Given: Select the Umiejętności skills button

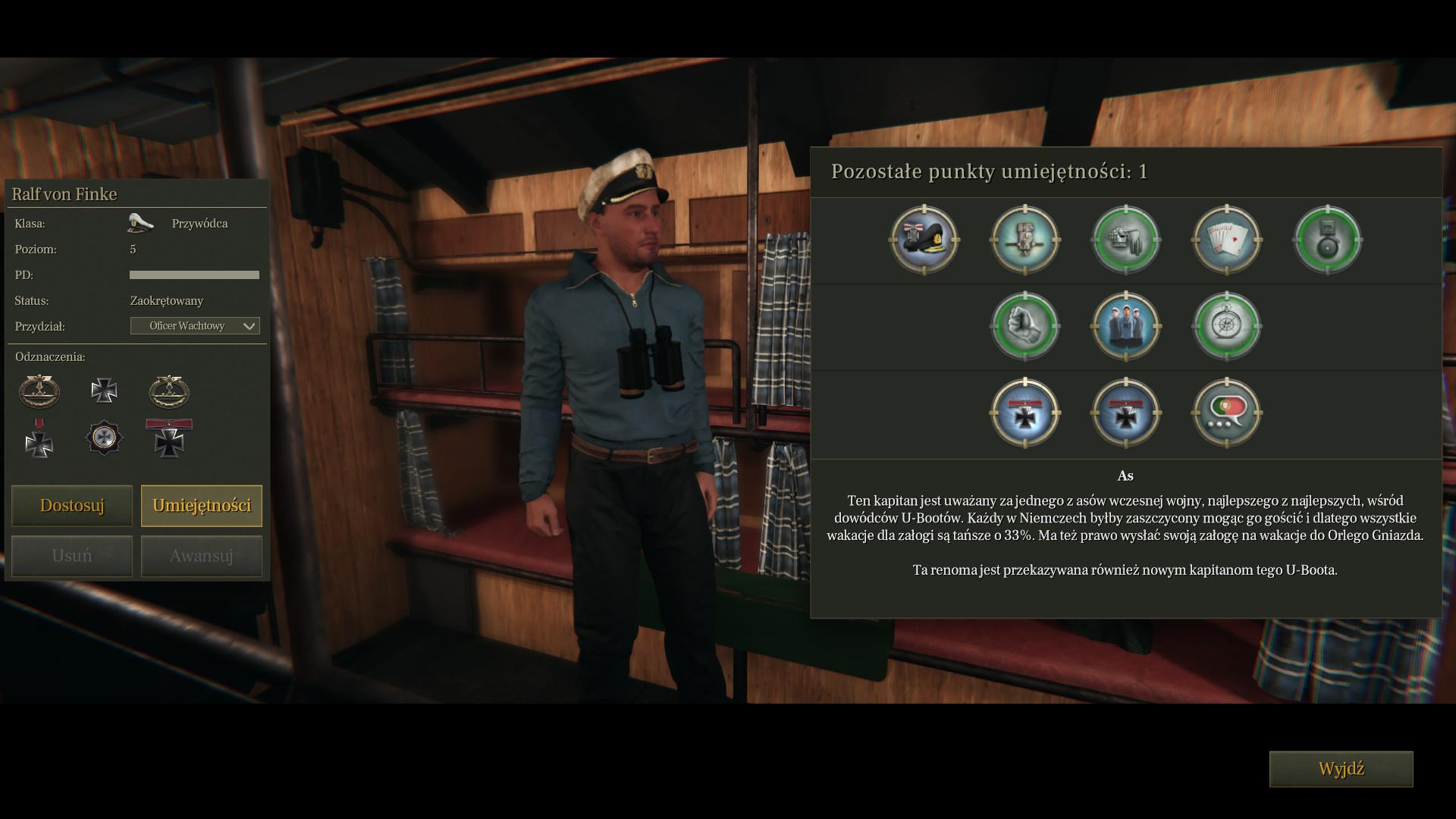Looking at the screenshot, I should [x=202, y=506].
